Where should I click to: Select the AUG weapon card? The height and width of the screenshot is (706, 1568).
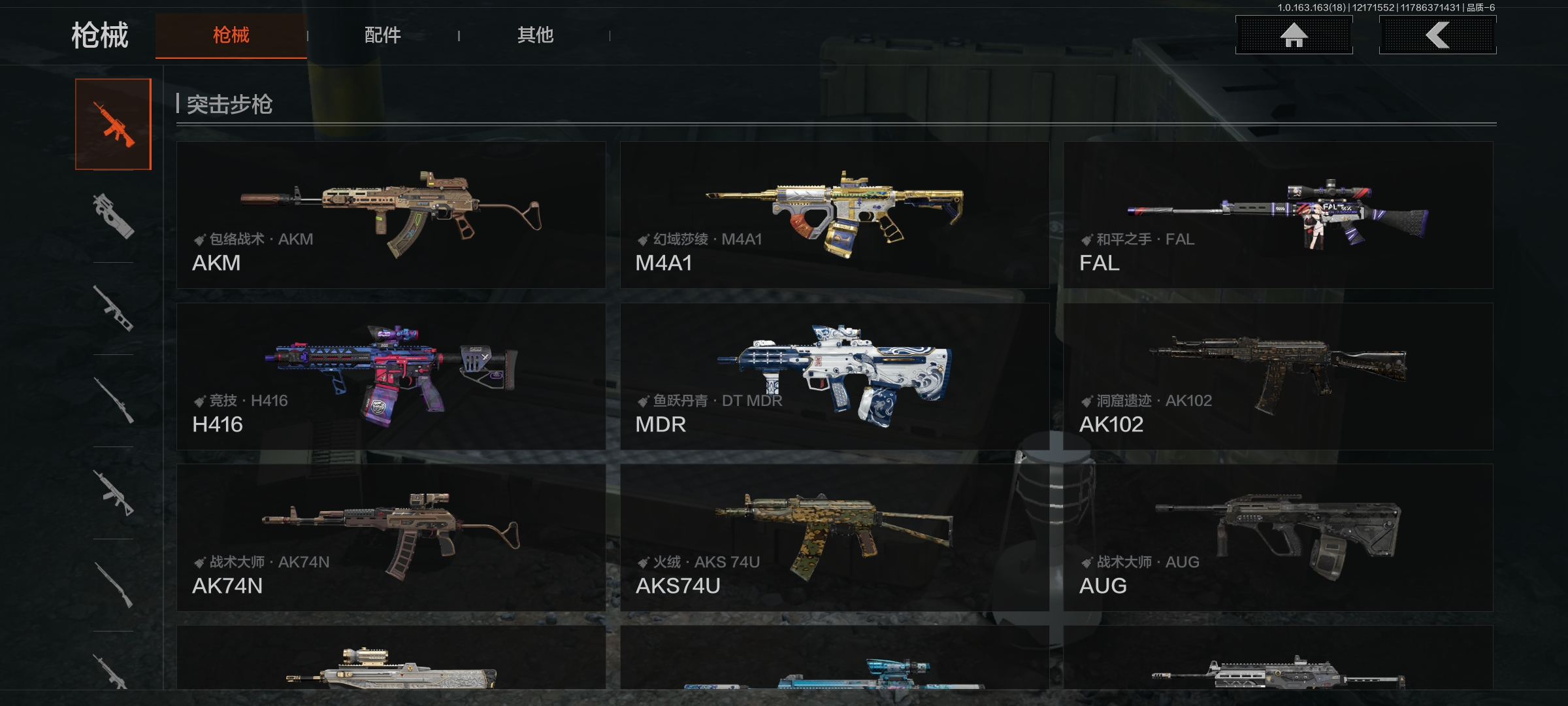coord(1278,538)
